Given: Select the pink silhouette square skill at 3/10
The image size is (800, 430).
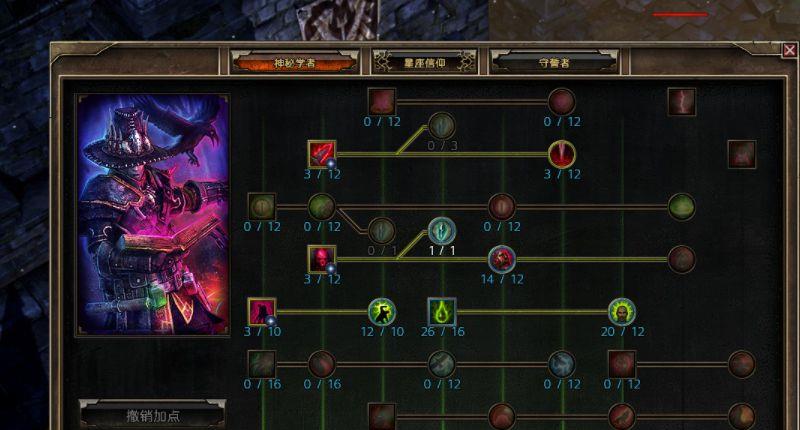Looking at the screenshot, I should tap(262, 312).
